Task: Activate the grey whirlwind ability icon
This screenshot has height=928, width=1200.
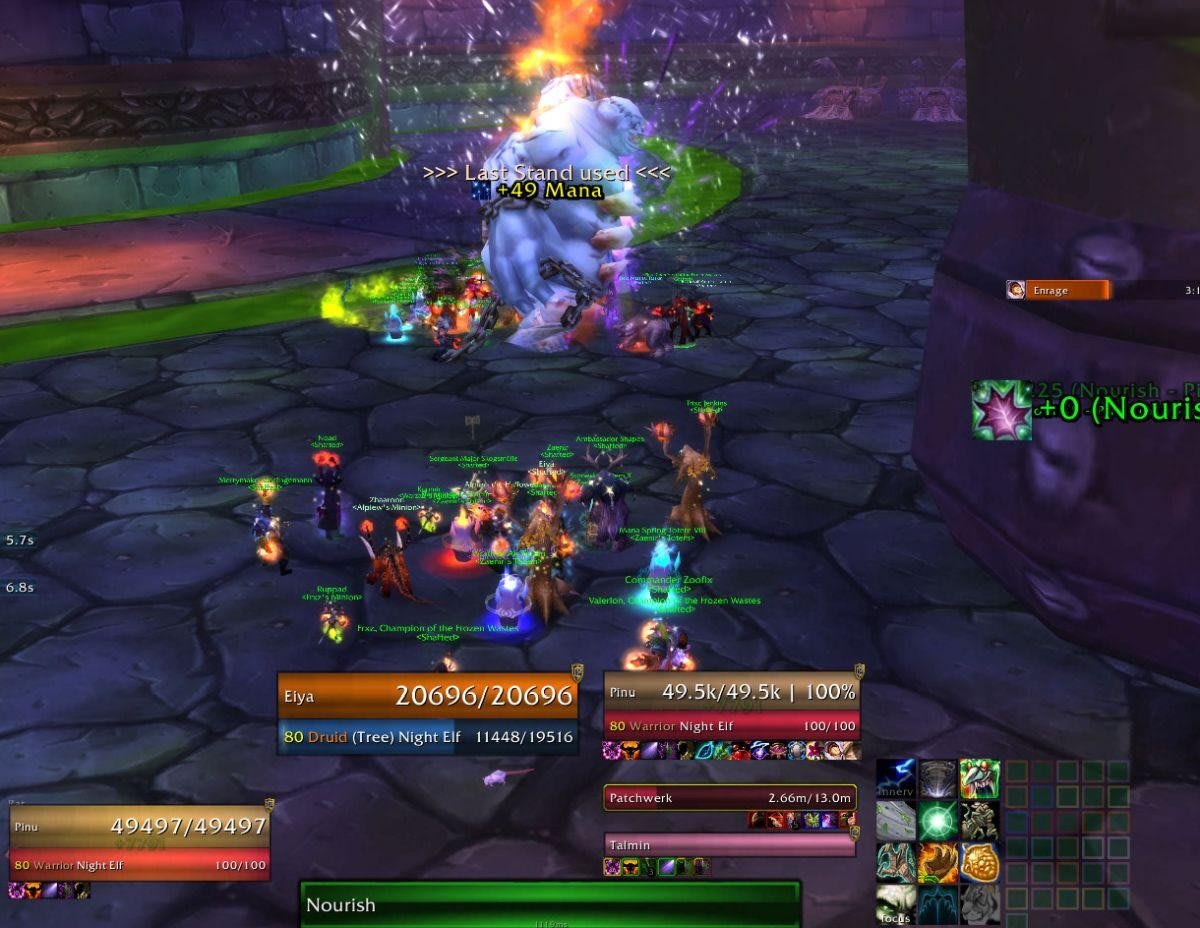Action: tap(938, 779)
